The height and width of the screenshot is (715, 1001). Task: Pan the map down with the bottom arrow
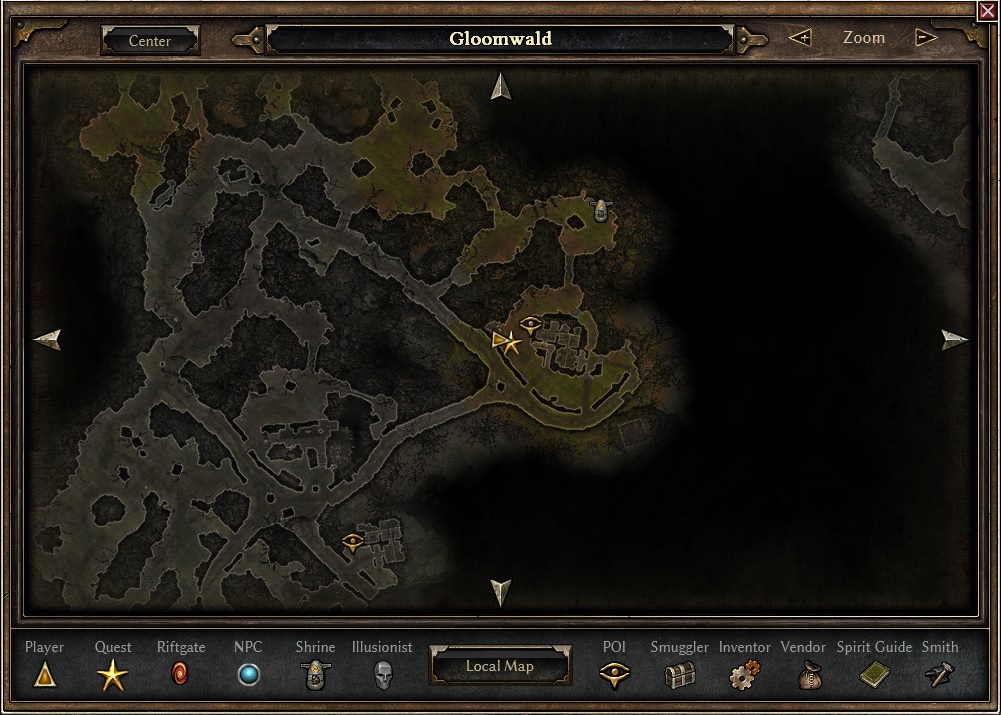coord(501,591)
